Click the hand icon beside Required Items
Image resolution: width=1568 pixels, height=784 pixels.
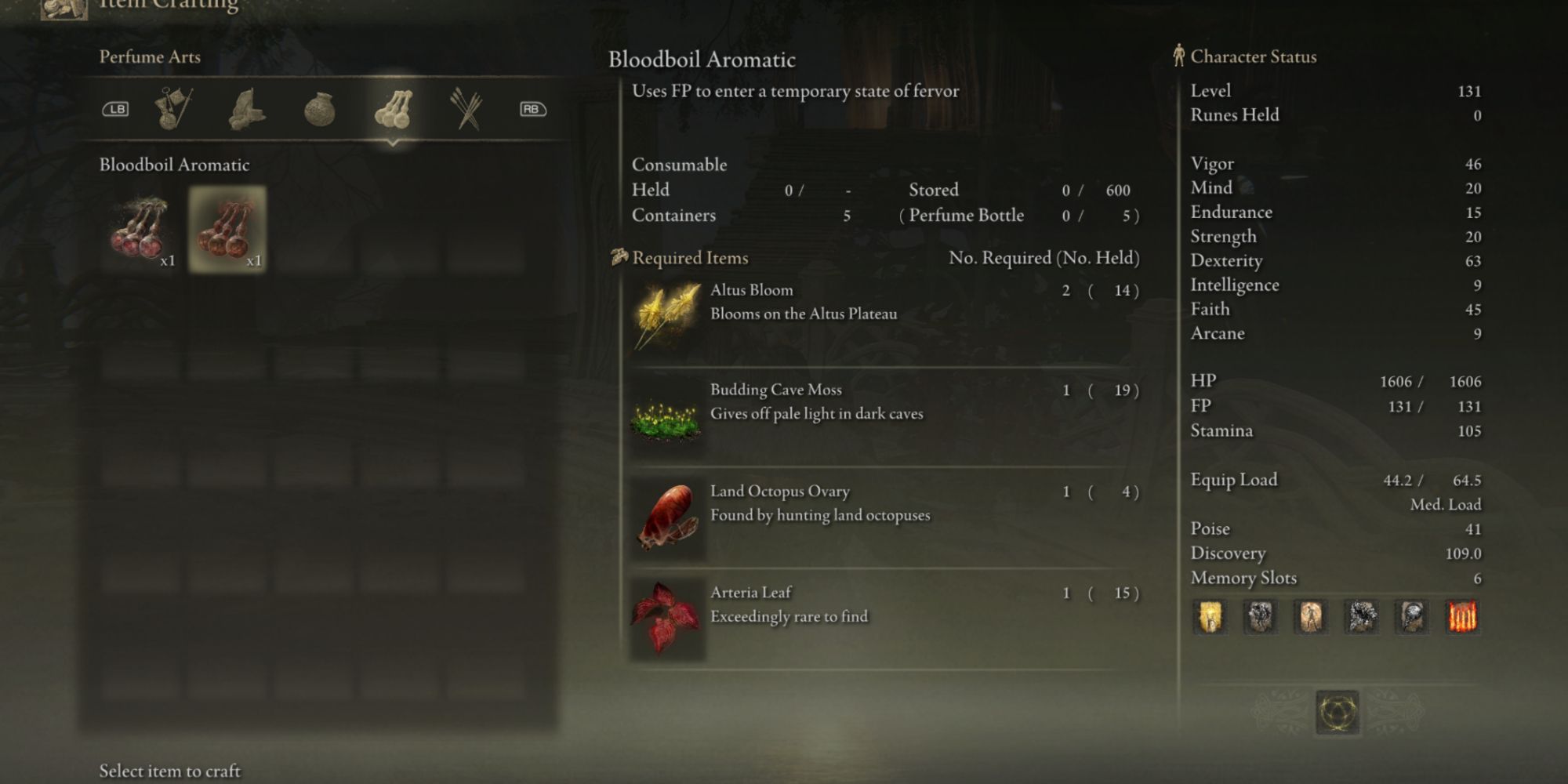[x=618, y=256]
